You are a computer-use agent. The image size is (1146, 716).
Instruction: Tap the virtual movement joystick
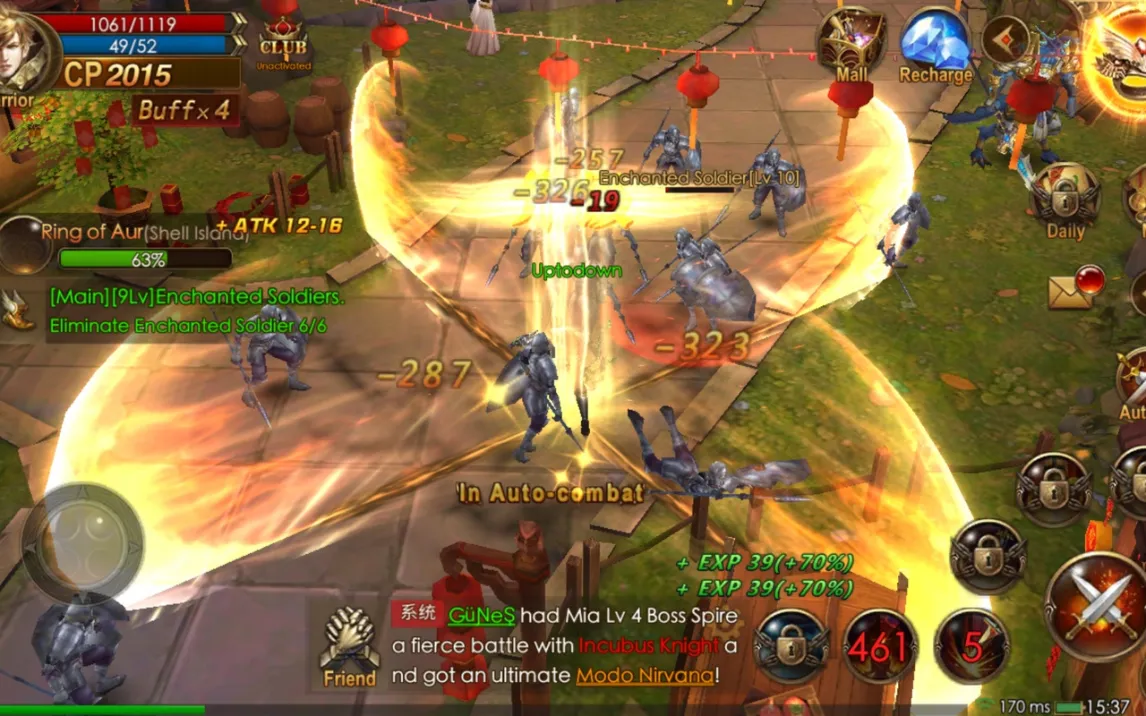[x=83, y=545]
